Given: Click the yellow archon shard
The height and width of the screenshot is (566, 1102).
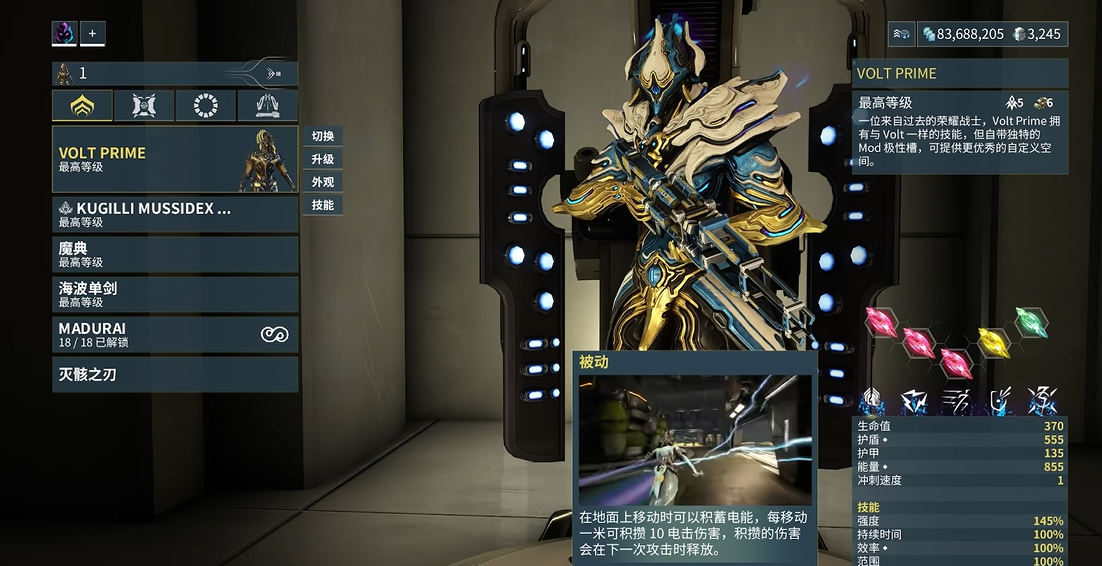Looking at the screenshot, I should [x=993, y=342].
